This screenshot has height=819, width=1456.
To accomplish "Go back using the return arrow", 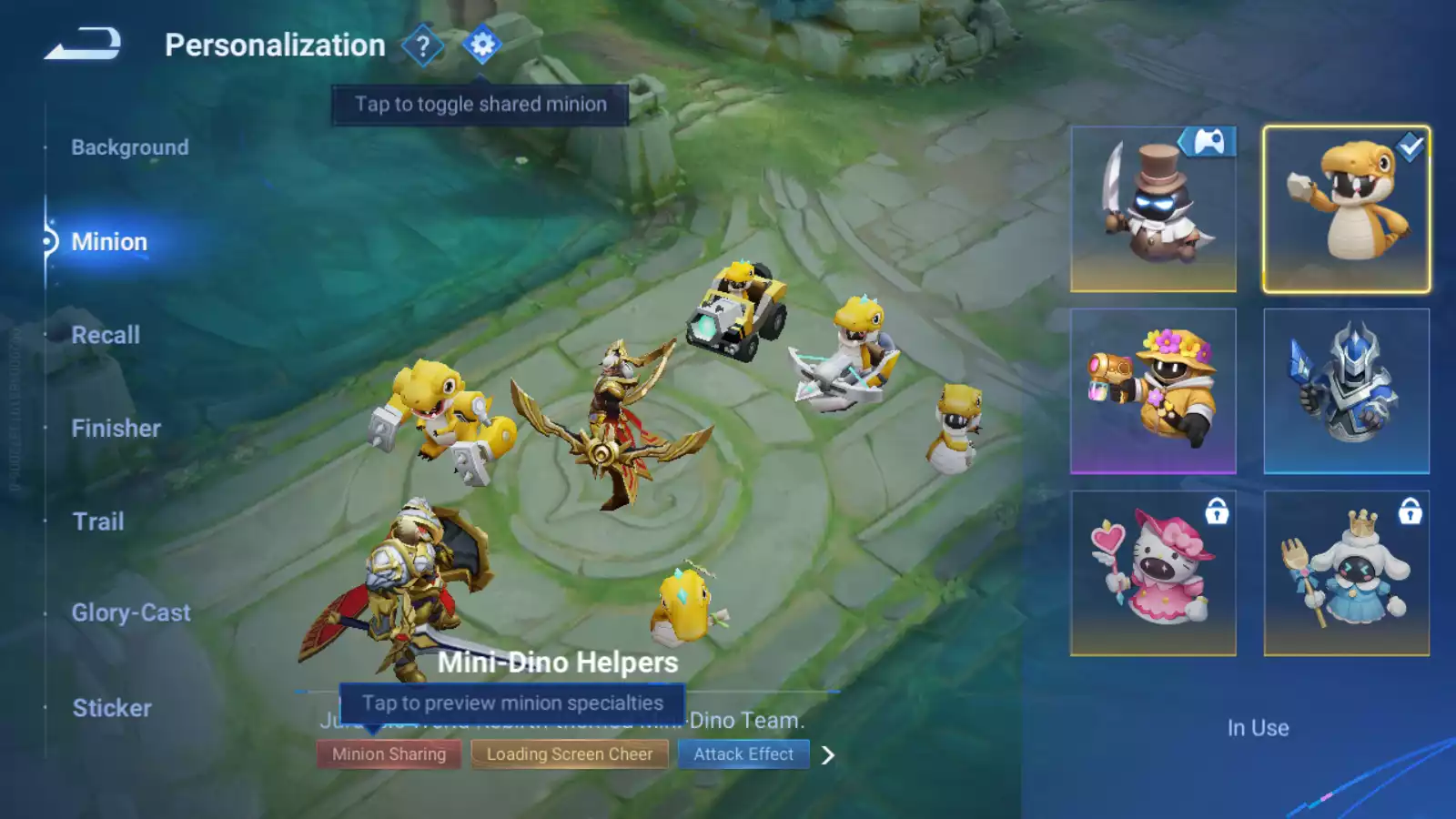I will [x=83, y=44].
